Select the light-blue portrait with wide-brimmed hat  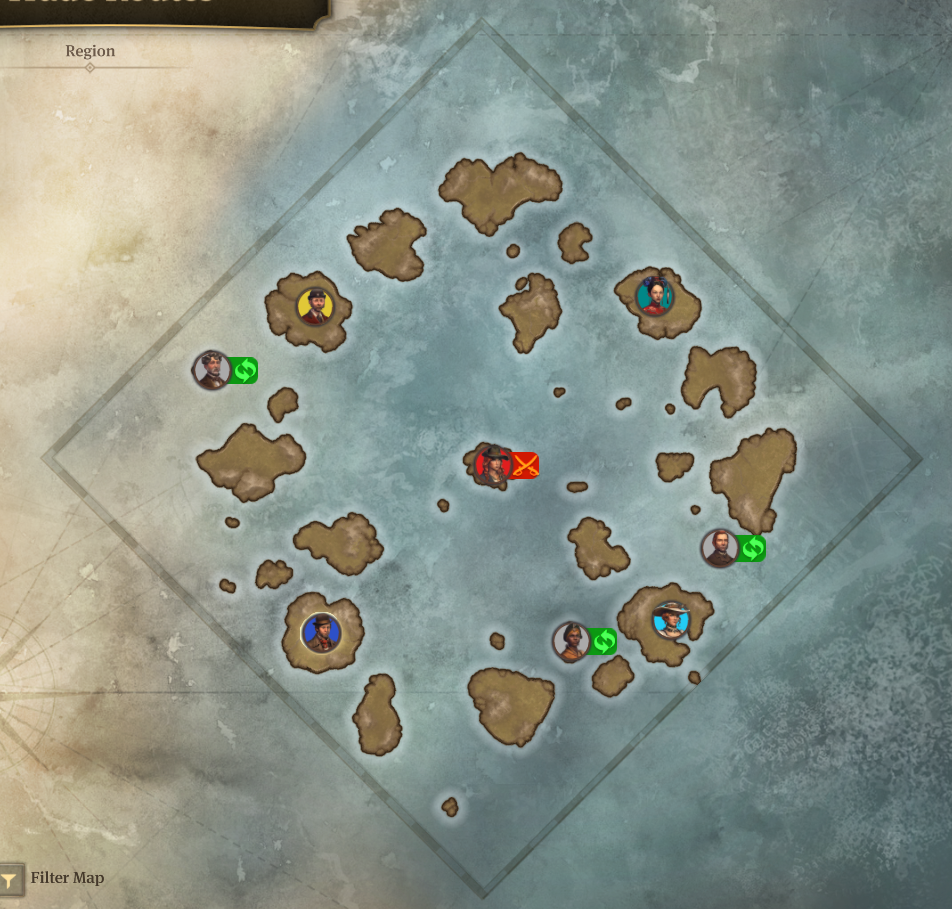click(670, 620)
